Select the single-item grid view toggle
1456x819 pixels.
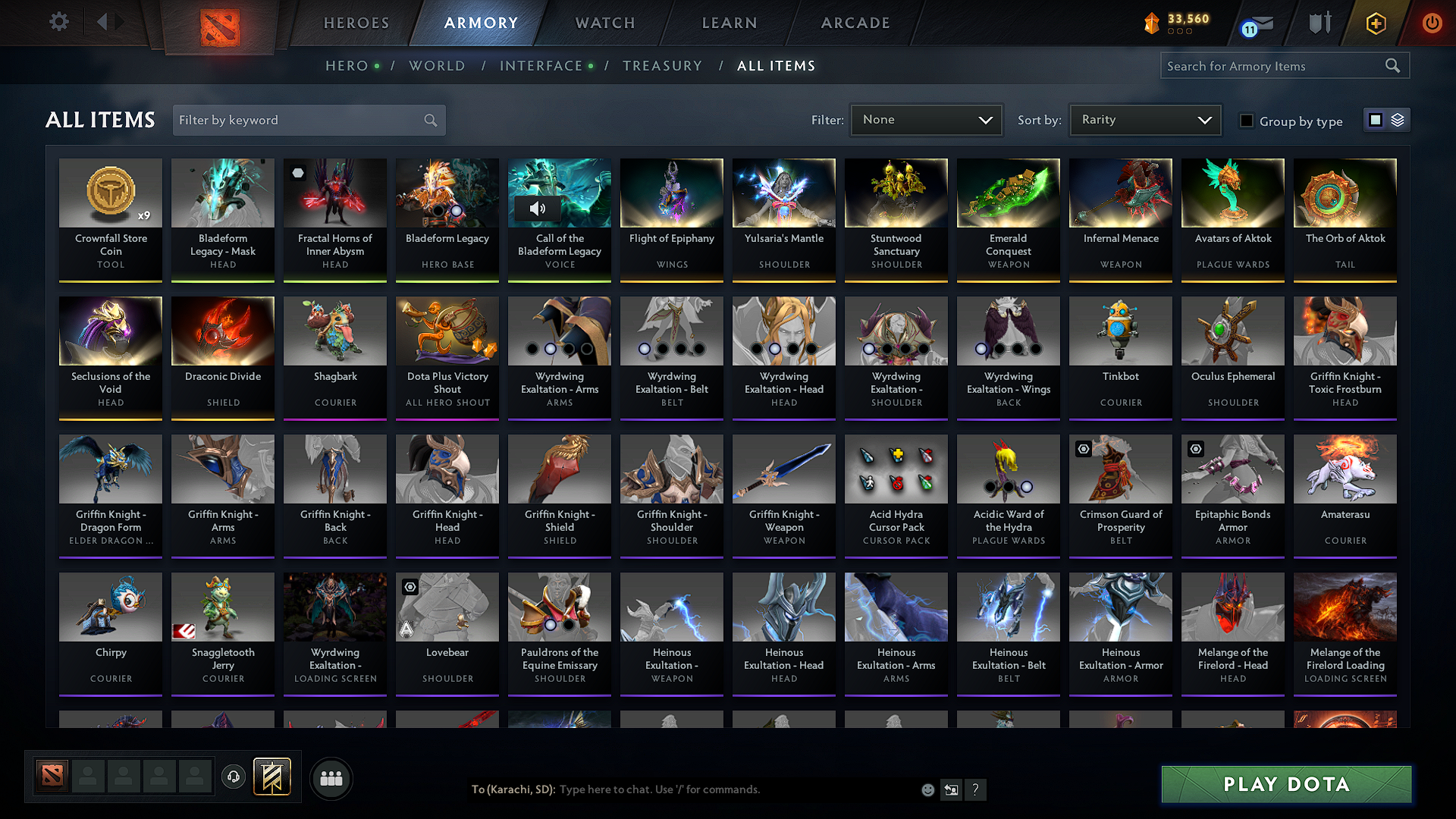click(1376, 120)
